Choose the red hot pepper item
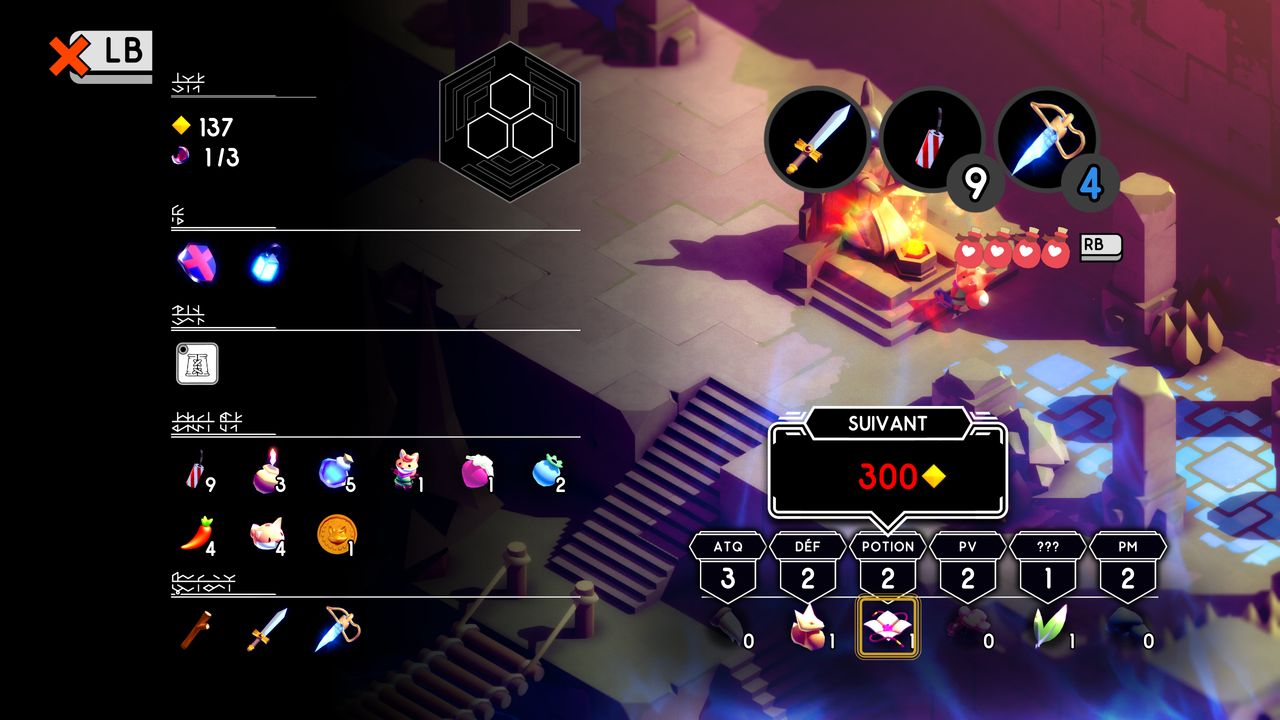 pos(196,536)
